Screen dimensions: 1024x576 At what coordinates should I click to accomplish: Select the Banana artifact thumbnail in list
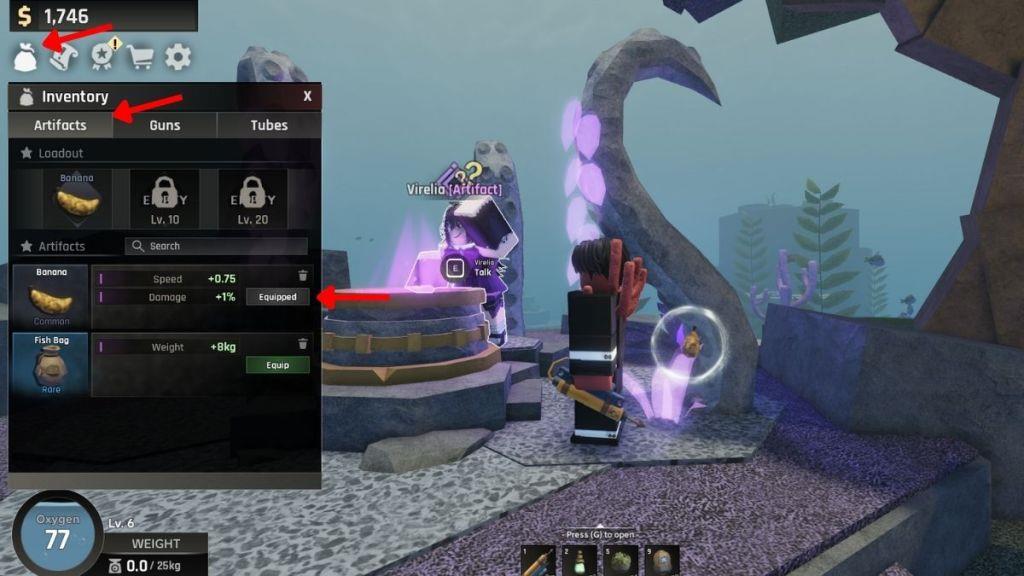click(x=51, y=297)
